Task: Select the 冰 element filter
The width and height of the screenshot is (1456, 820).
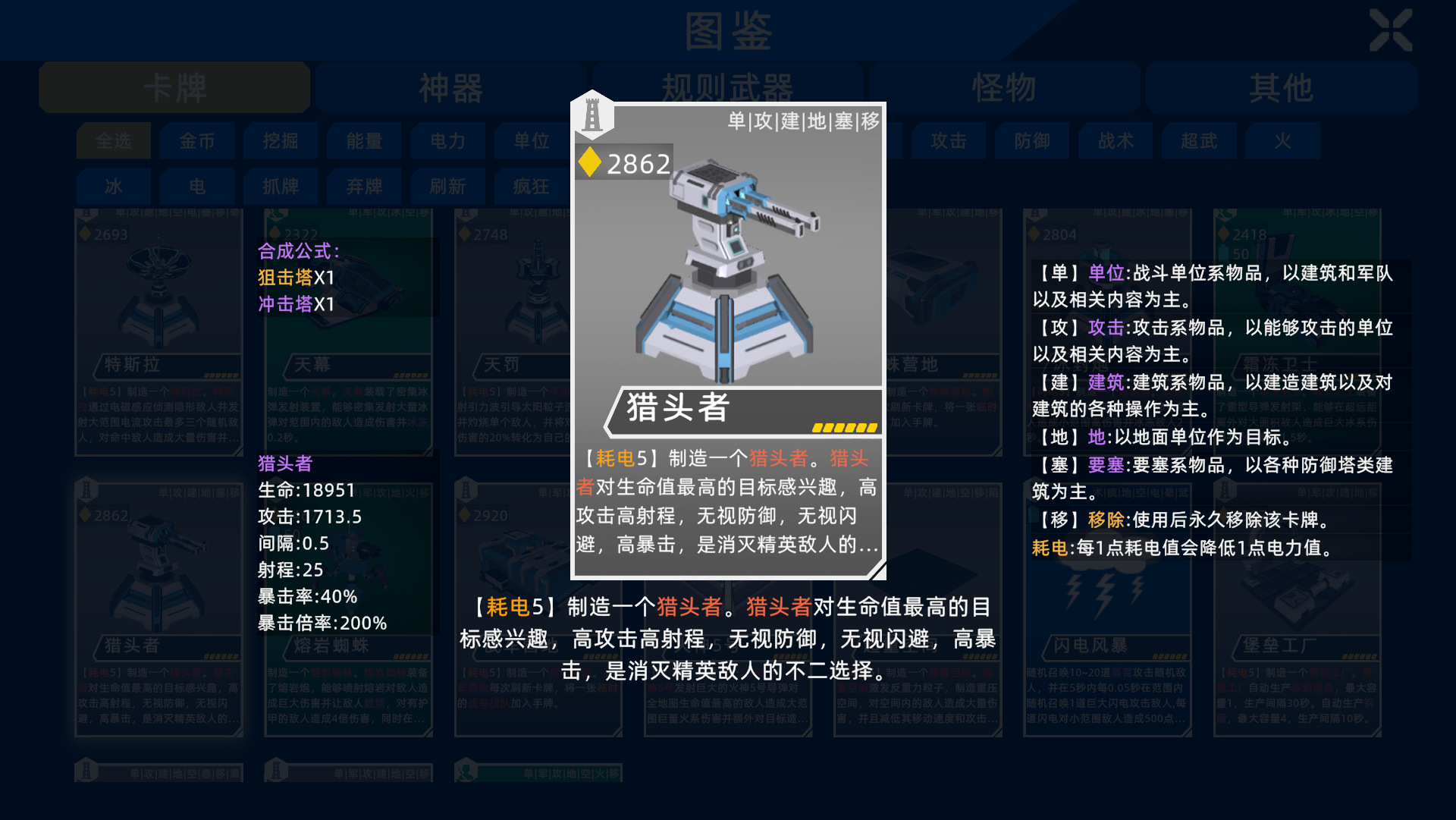Action: 113,186
